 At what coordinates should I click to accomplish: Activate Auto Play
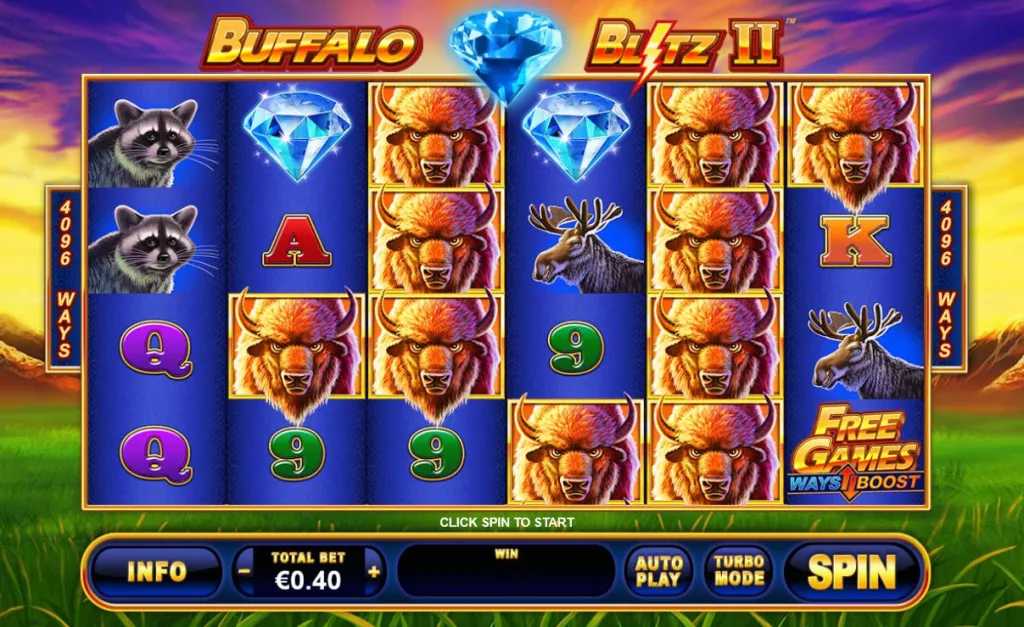click(658, 571)
